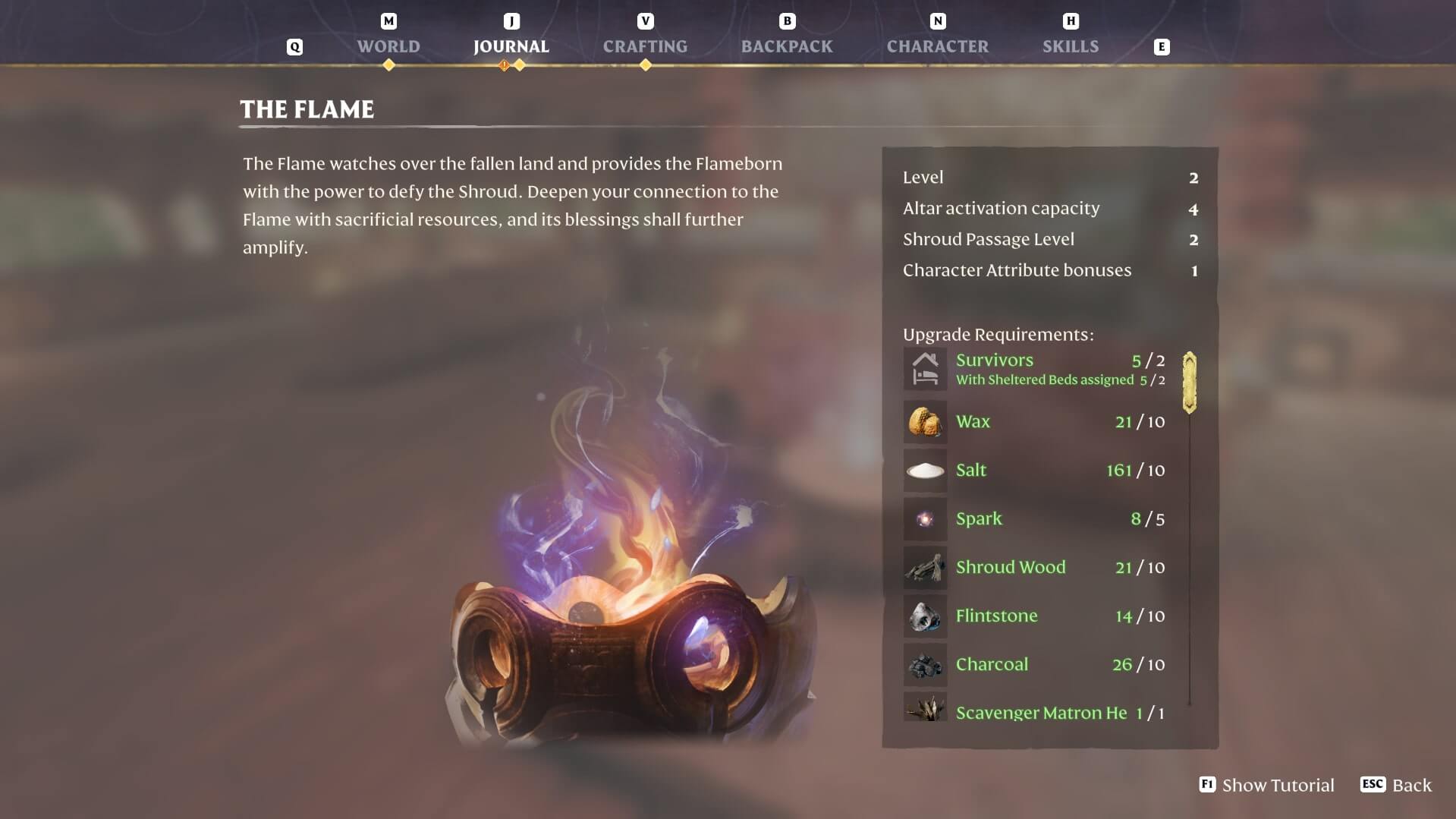
Task: Select the Survivors requirement row
Action: click(1035, 369)
